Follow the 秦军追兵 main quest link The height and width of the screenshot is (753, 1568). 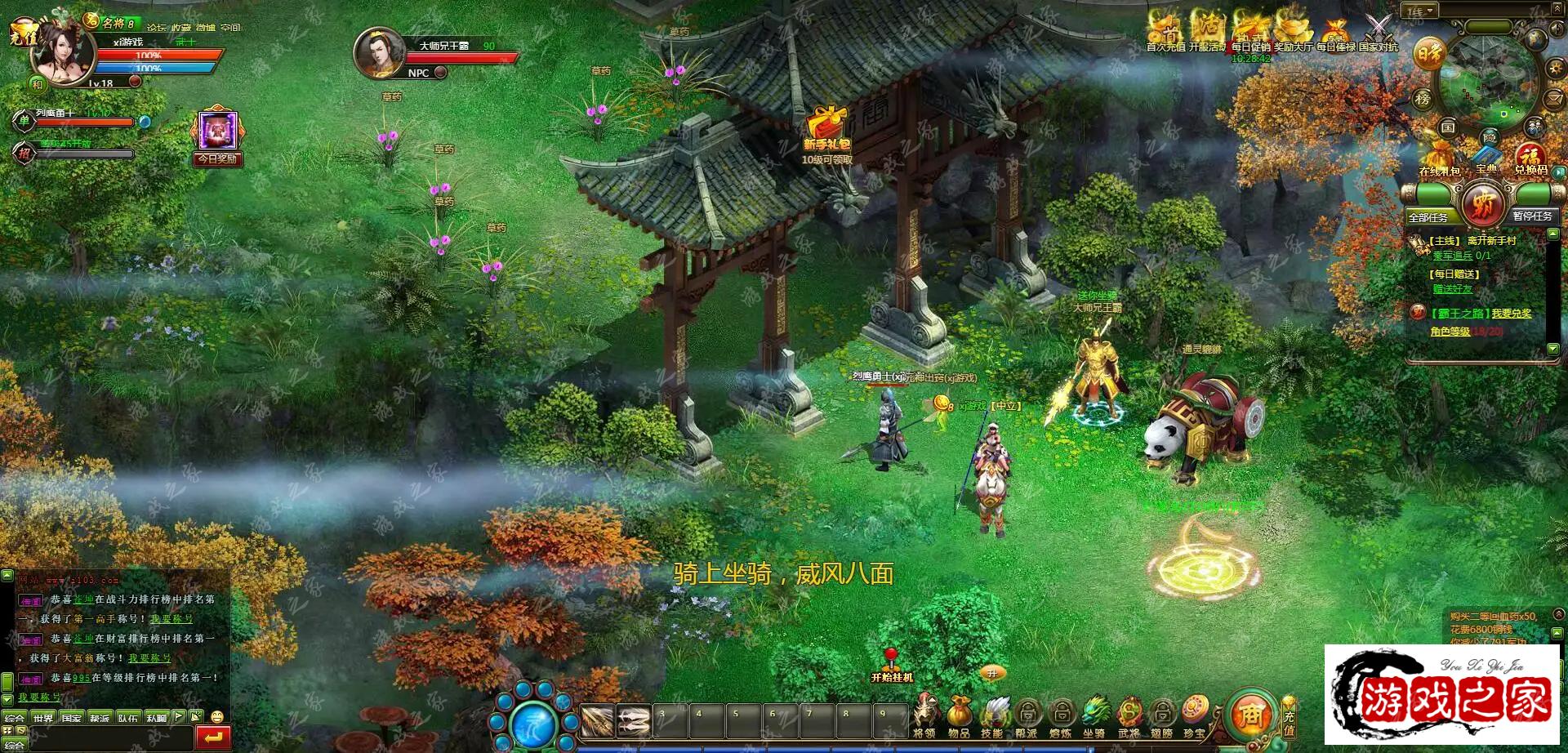click(1461, 256)
